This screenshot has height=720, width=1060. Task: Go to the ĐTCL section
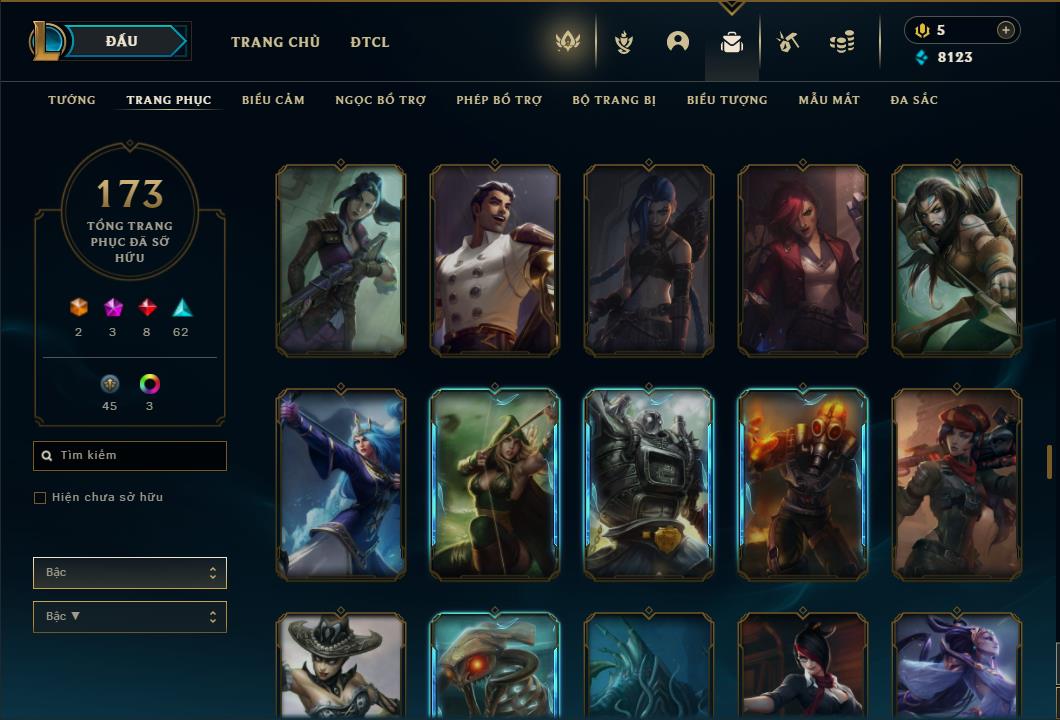[x=370, y=42]
